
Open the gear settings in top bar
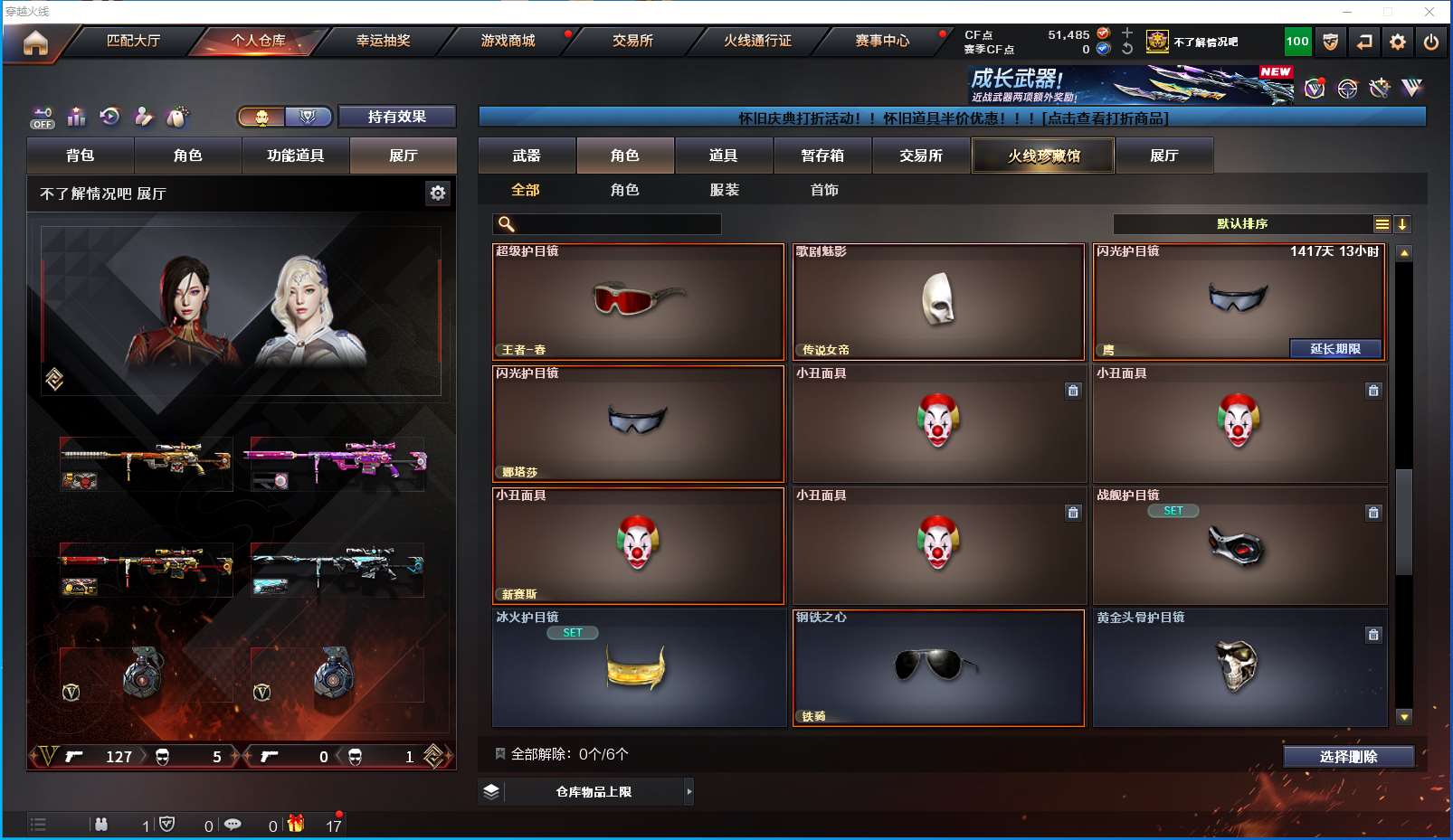[x=1398, y=42]
